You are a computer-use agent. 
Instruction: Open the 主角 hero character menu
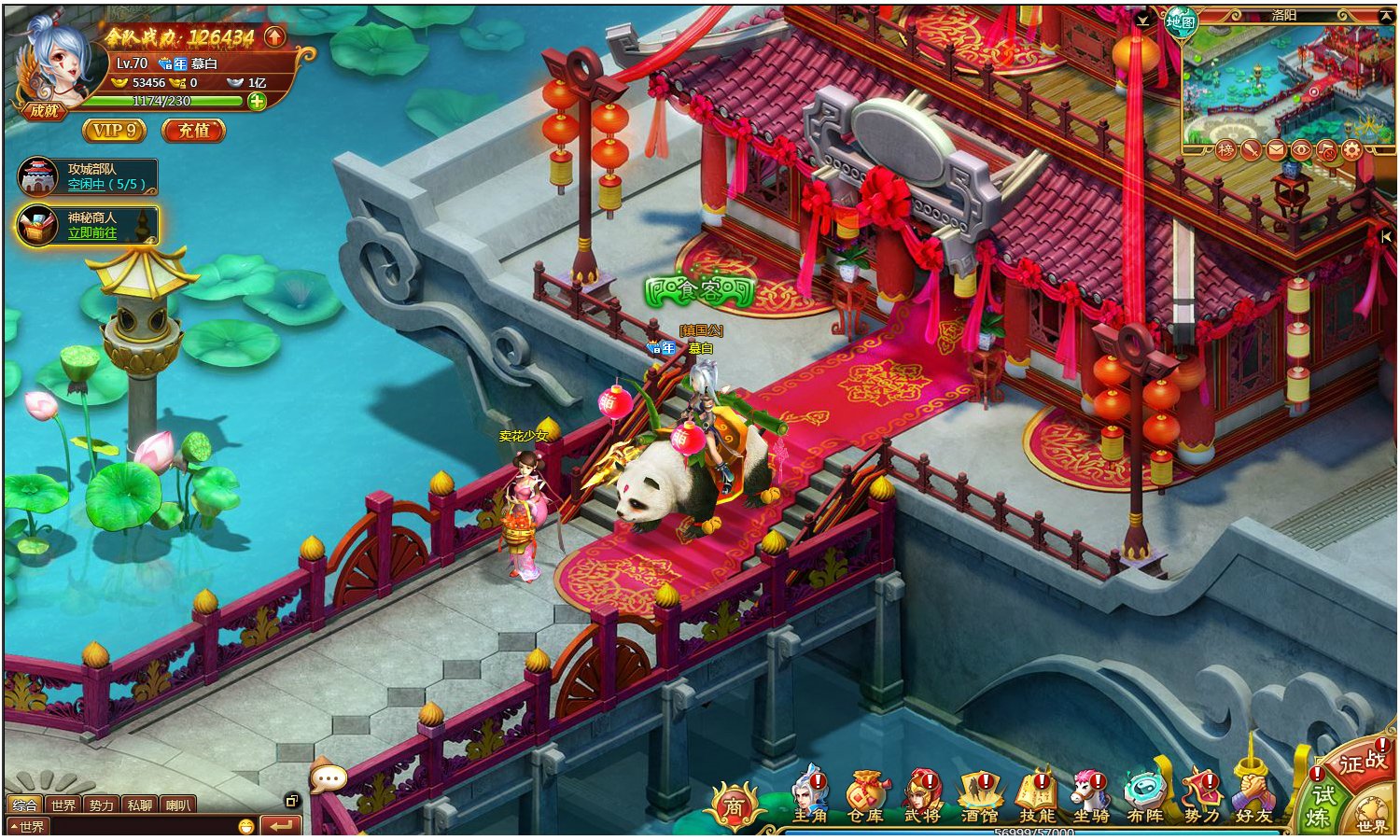point(810,796)
